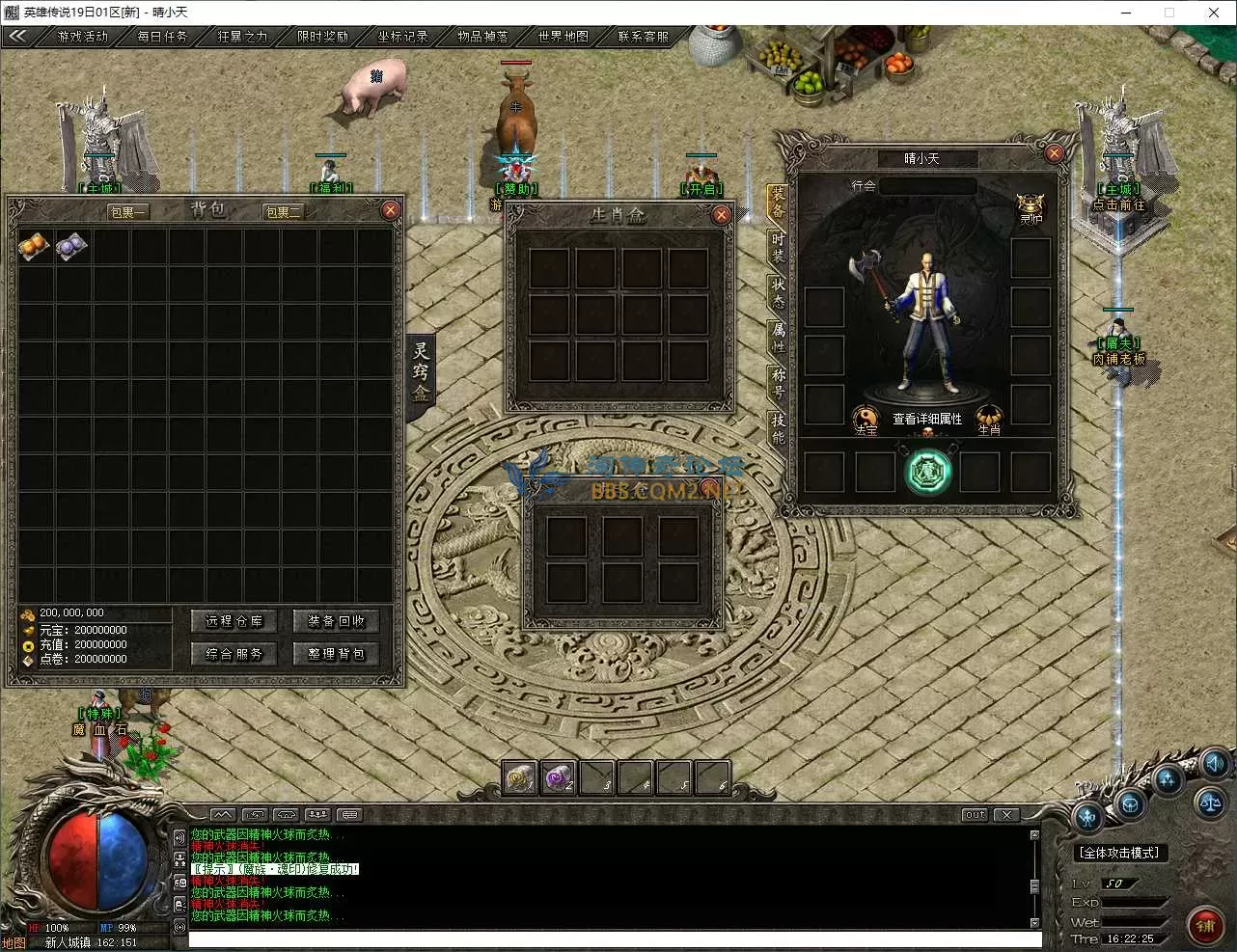
Task: Close the 生肖盒 zodiac box window
Action: click(x=721, y=215)
